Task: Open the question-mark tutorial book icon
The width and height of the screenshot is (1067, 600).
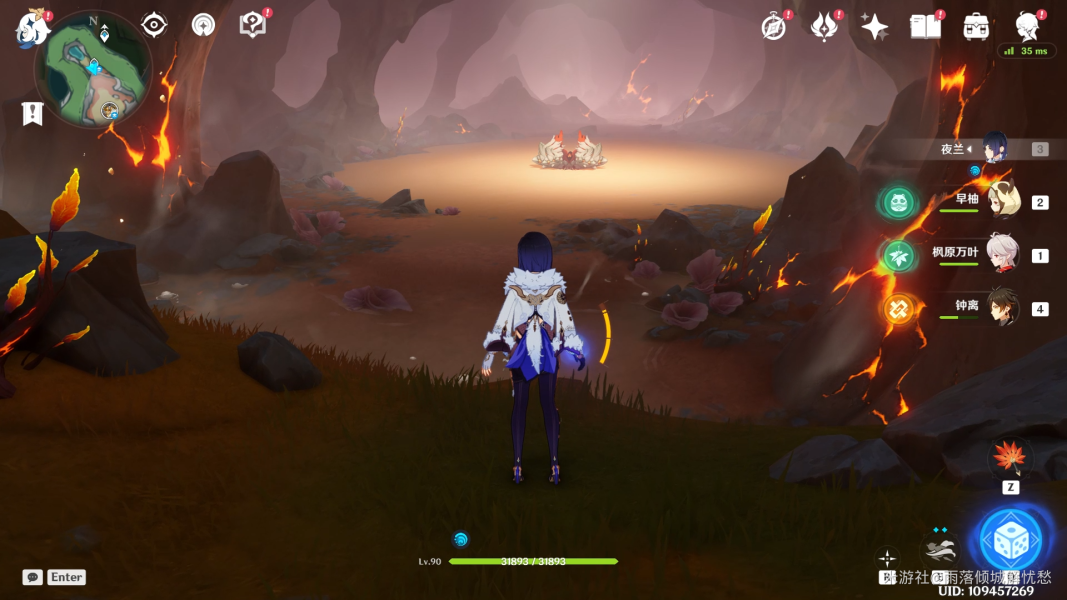Action: click(x=253, y=25)
